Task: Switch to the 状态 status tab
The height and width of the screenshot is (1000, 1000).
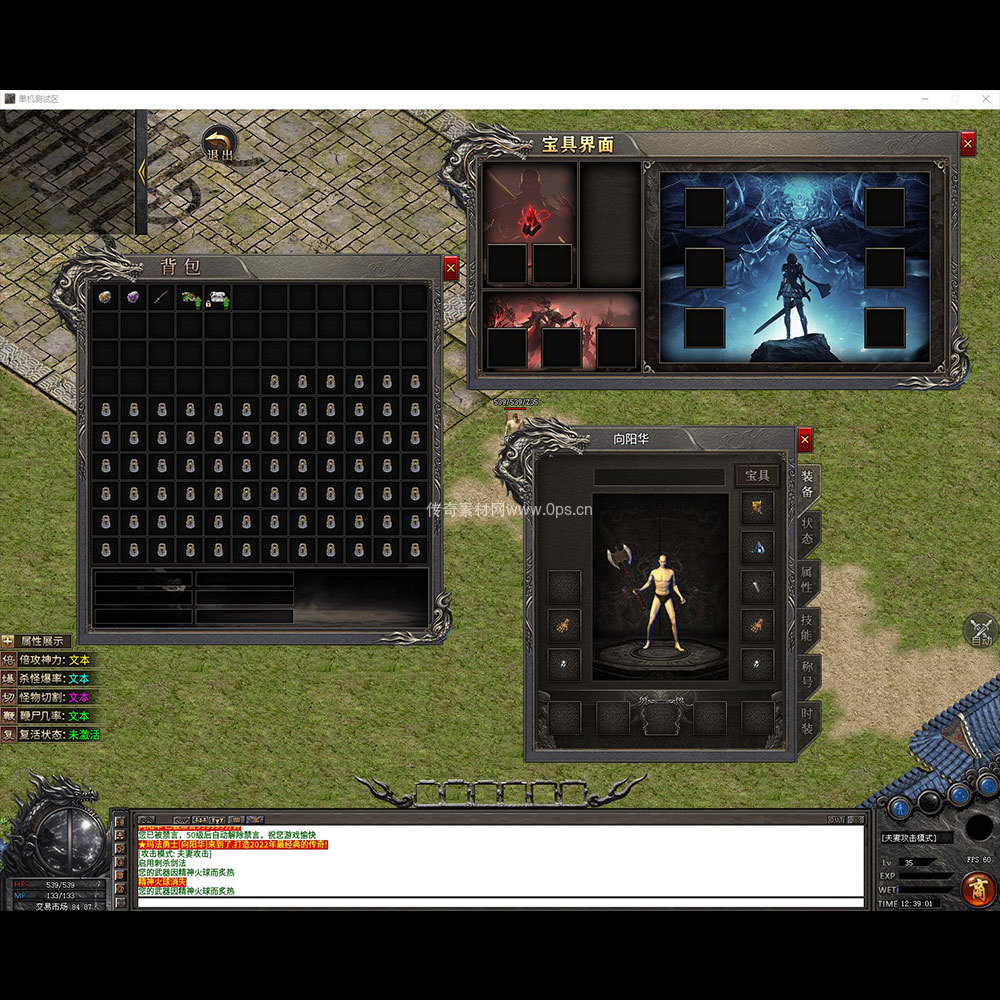Action: click(x=808, y=531)
